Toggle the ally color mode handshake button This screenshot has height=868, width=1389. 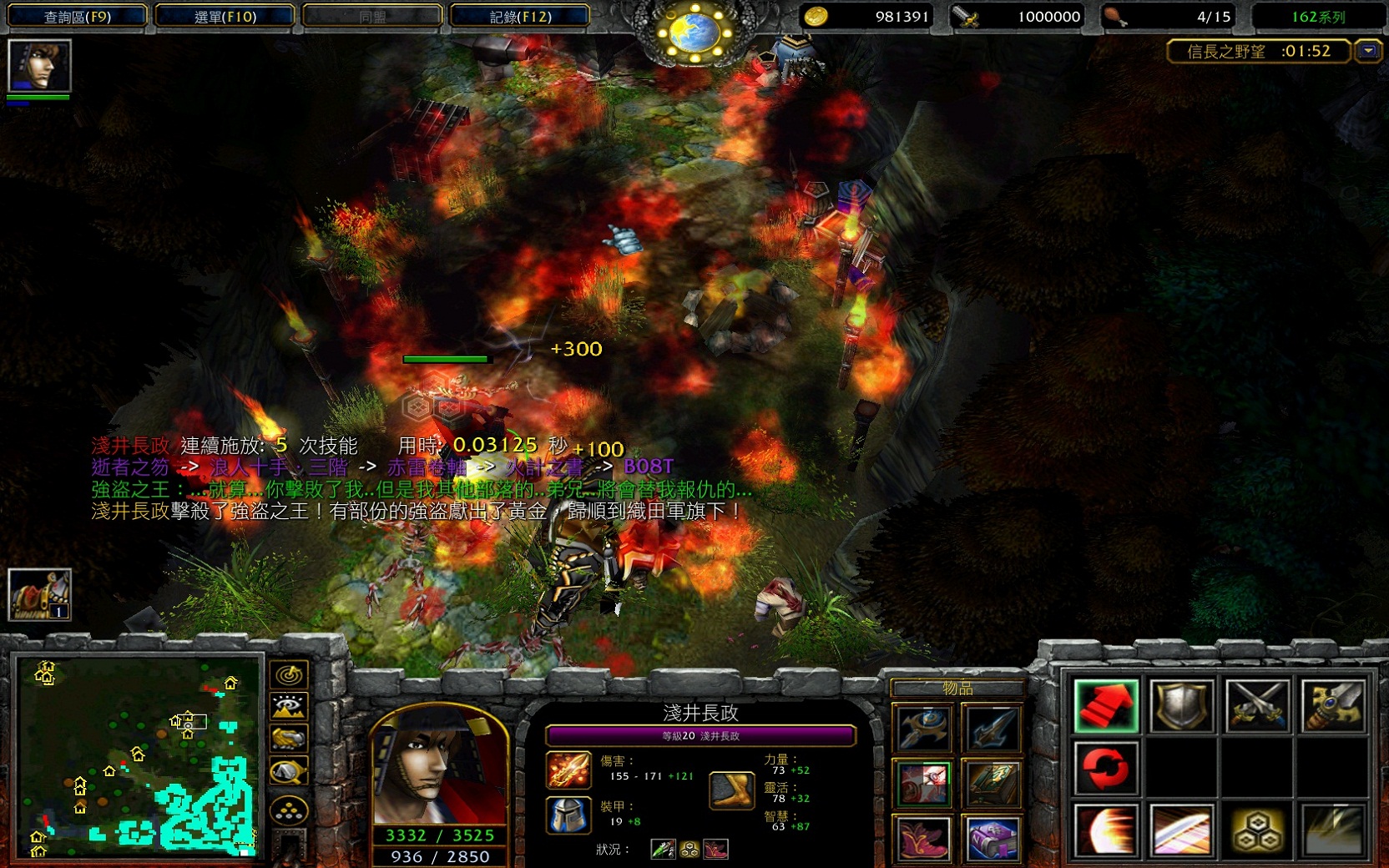click(x=290, y=739)
